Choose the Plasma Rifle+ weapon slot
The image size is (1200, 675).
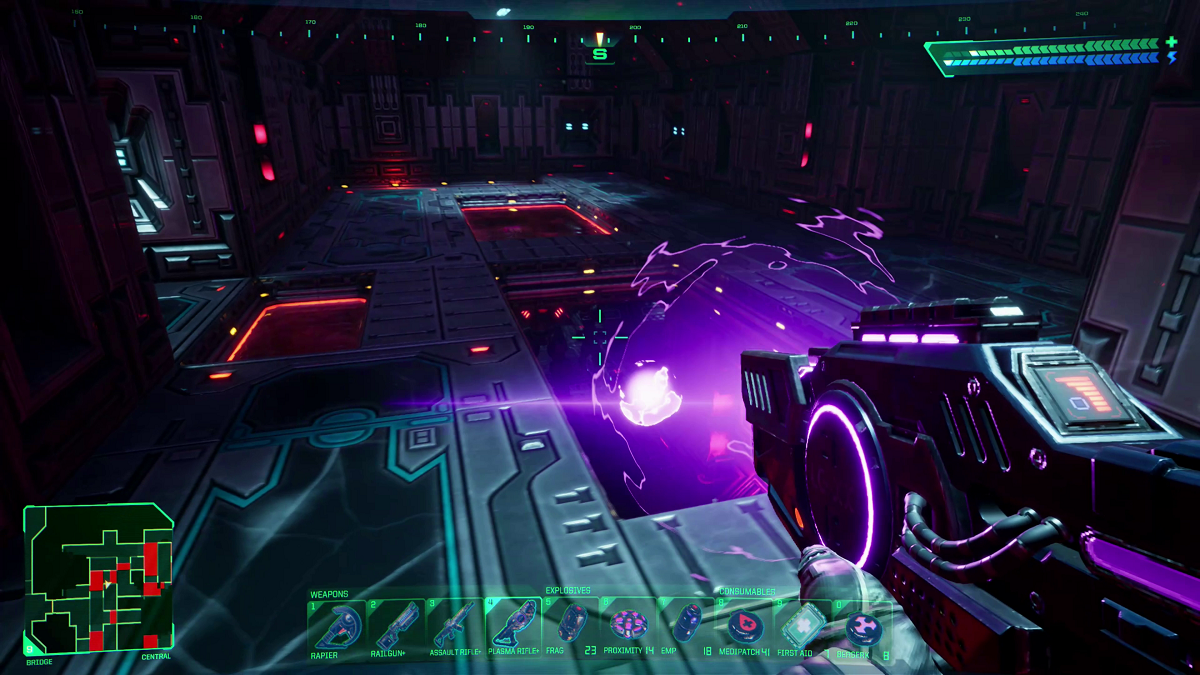click(514, 626)
